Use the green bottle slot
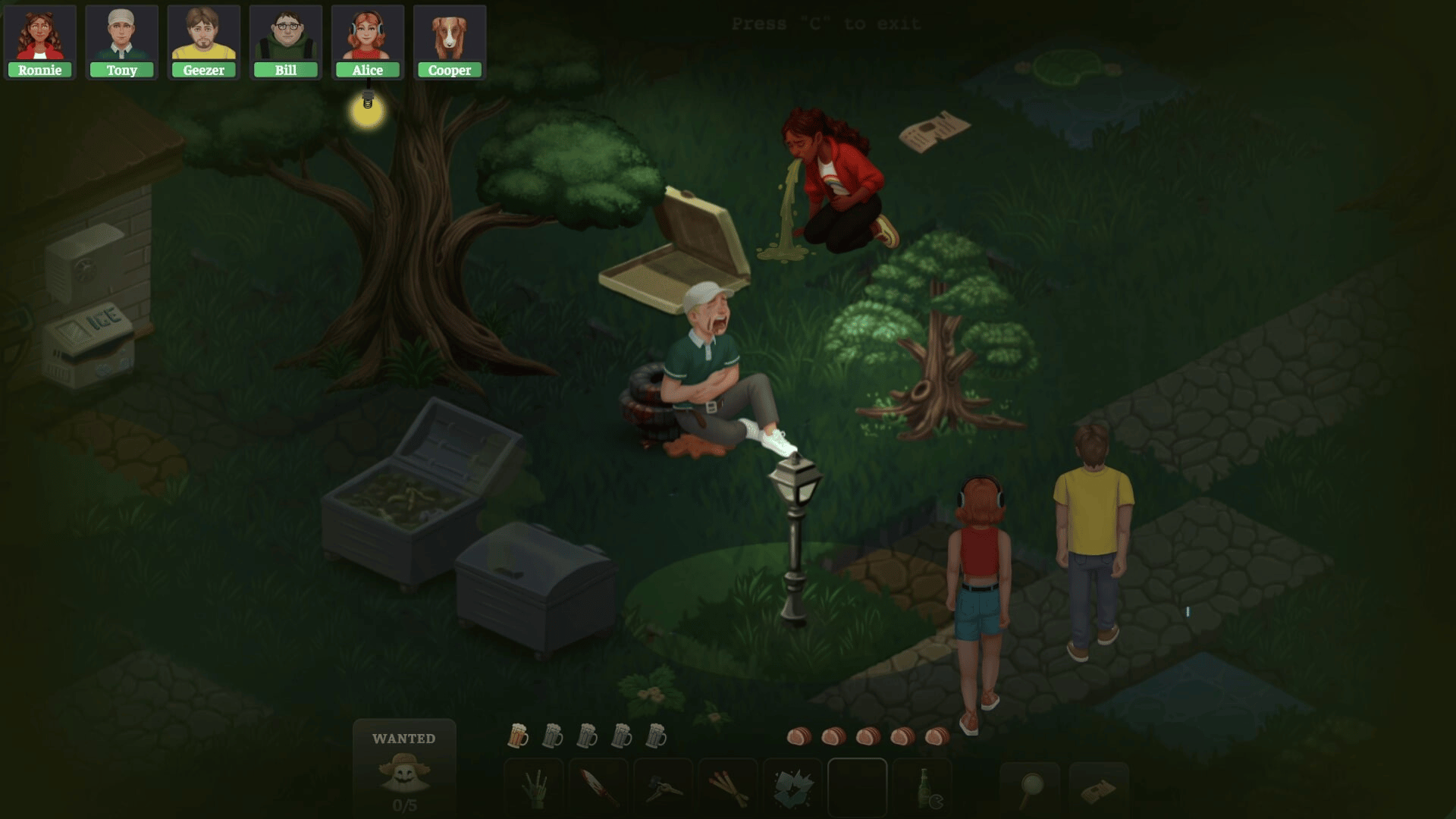This screenshot has width=1456, height=819. coord(923,789)
